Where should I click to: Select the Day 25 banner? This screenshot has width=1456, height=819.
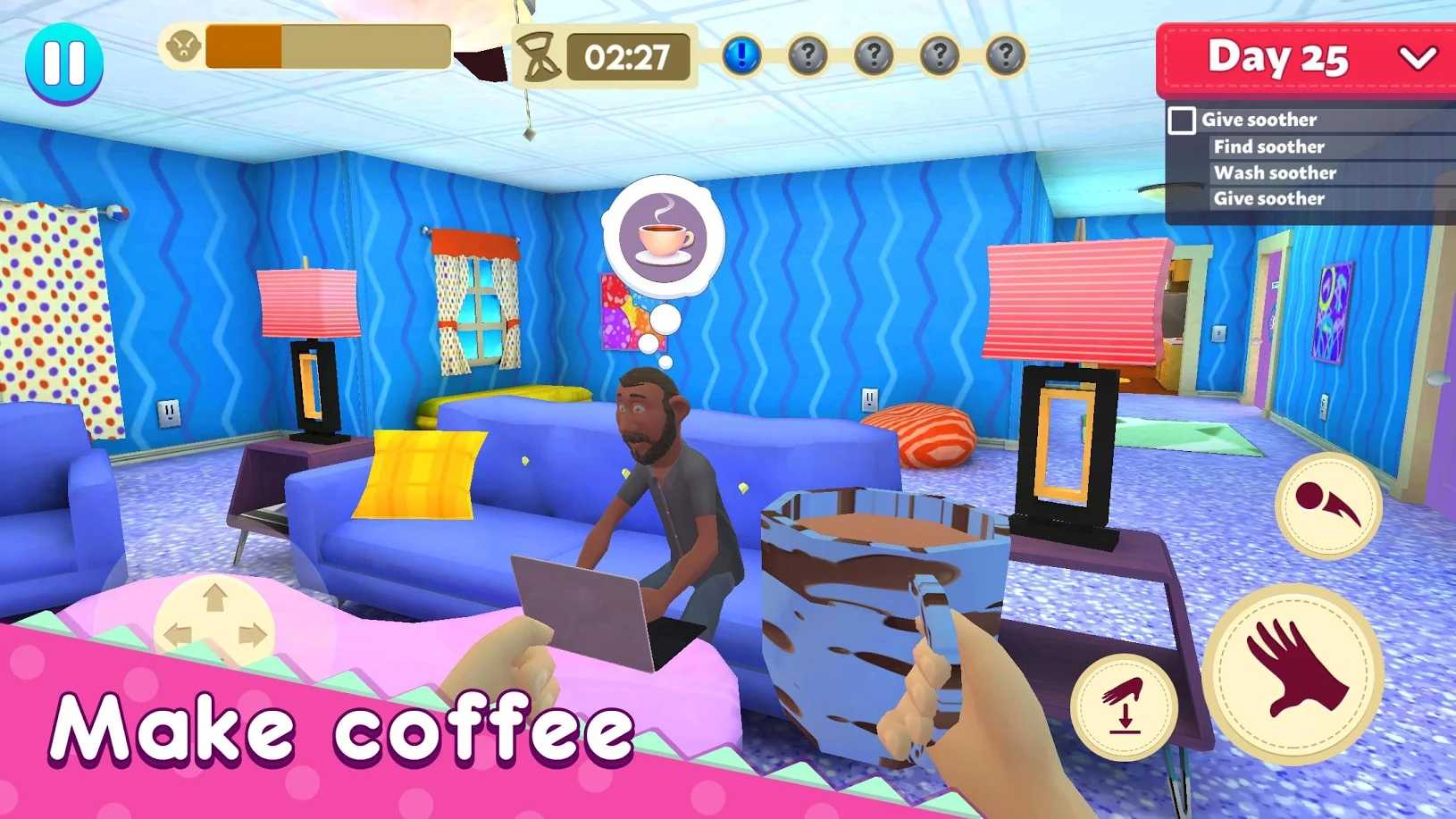click(1279, 59)
